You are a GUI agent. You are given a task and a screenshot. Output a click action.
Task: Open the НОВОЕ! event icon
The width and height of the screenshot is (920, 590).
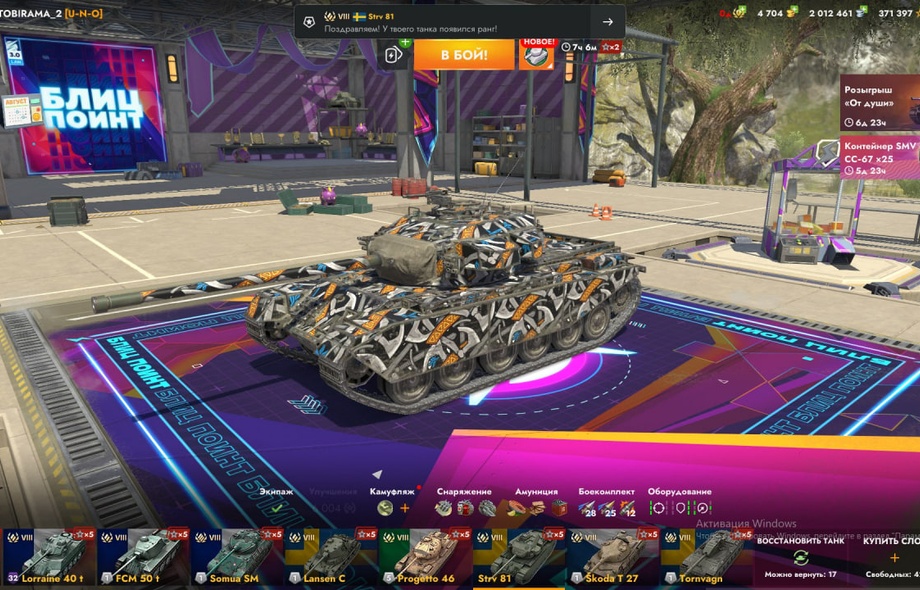pos(536,54)
